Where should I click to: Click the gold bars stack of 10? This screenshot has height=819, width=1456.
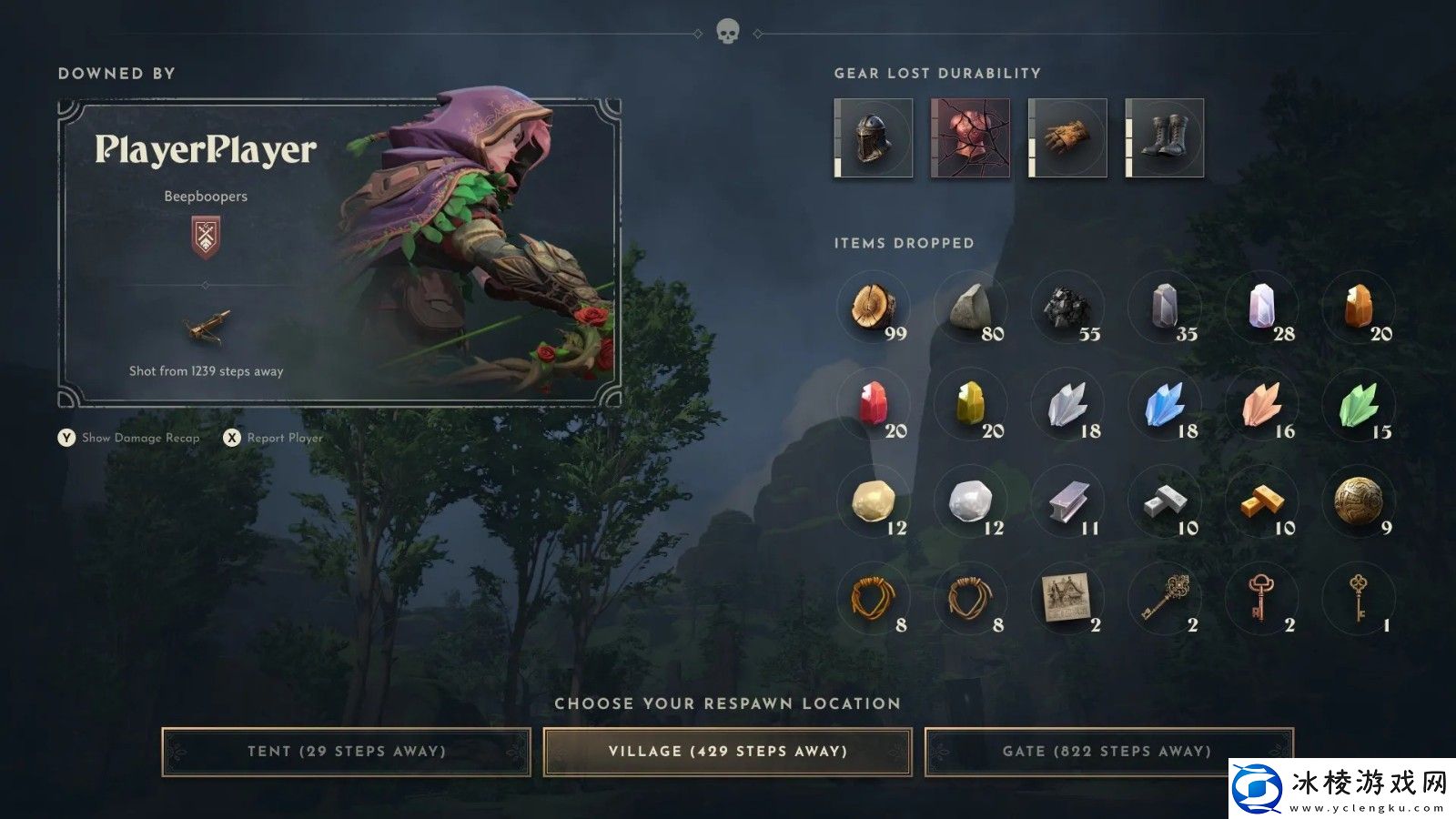[1263, 502]
